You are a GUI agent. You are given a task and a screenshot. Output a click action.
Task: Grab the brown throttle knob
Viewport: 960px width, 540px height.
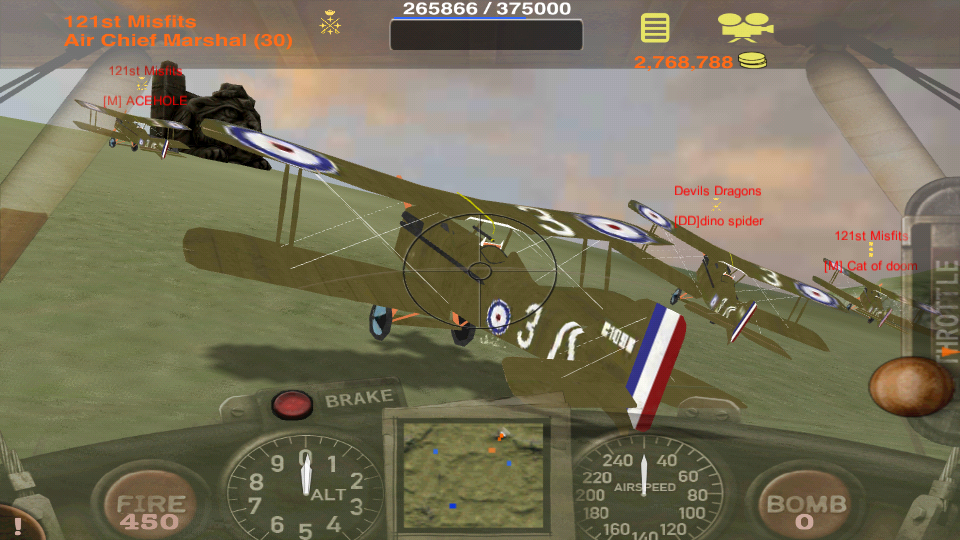[910, 386]
